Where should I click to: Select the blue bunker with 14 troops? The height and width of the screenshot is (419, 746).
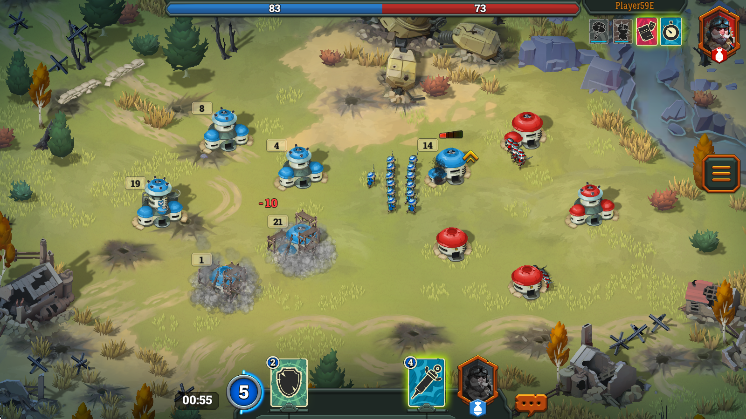tap(450, 166)
